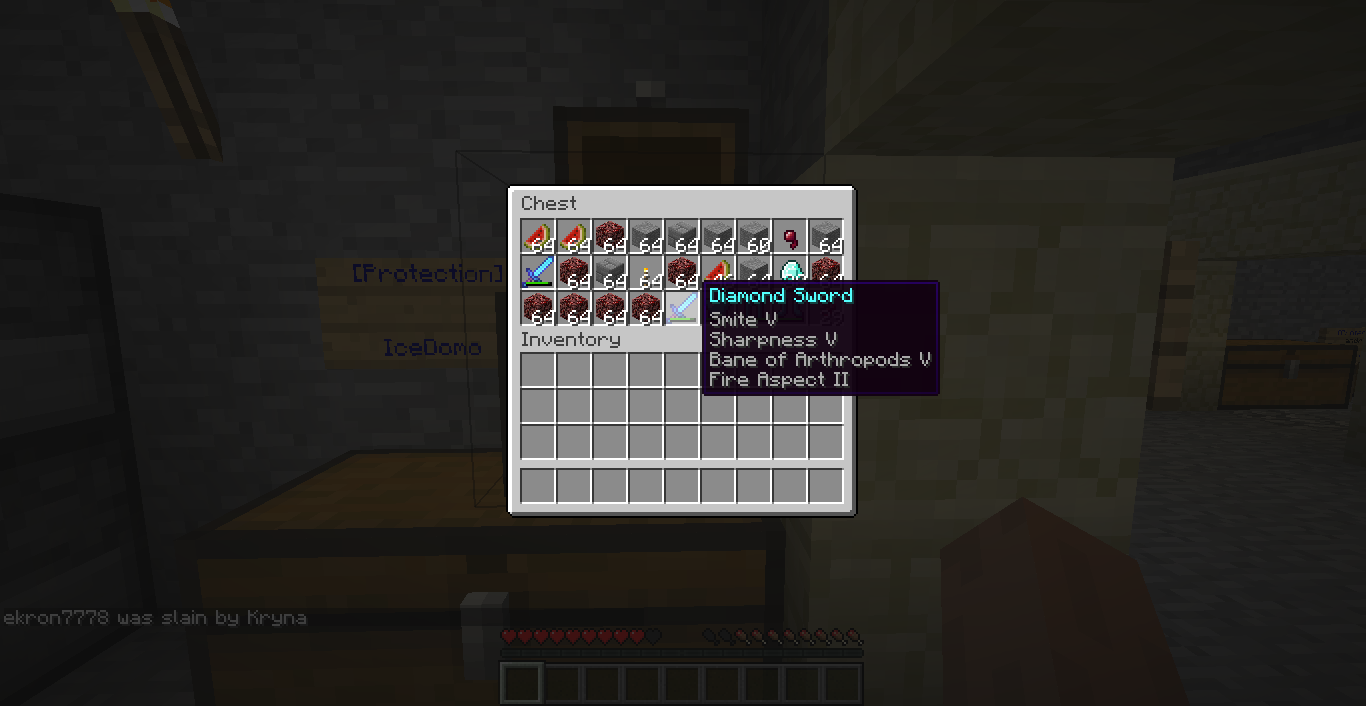1366x706 pixels.
Task: Take the torch stack from the chest
Action: coord(646,272)
